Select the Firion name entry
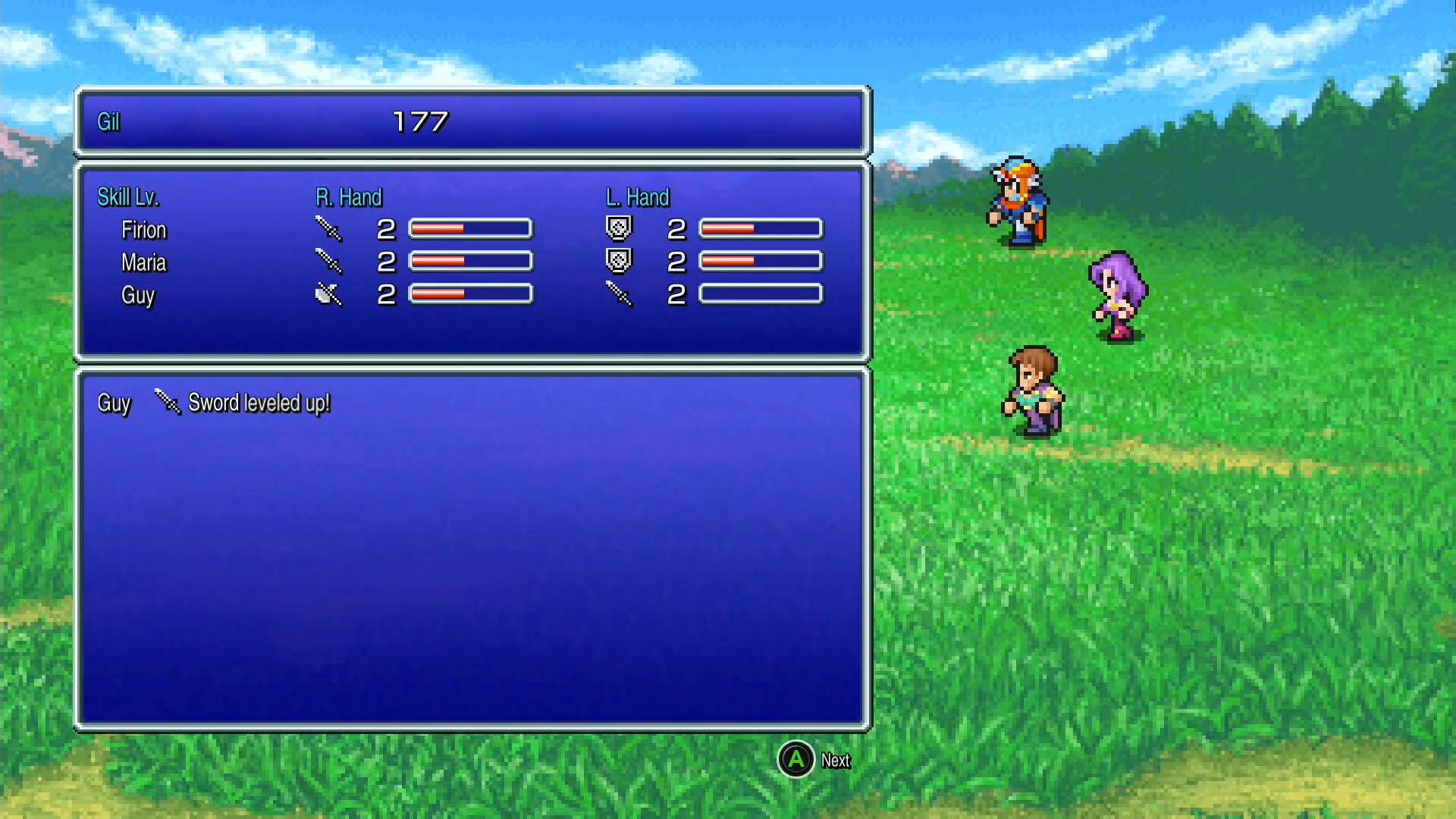The width and height of the screenshot is (1456, 819). tap(144, 230)
